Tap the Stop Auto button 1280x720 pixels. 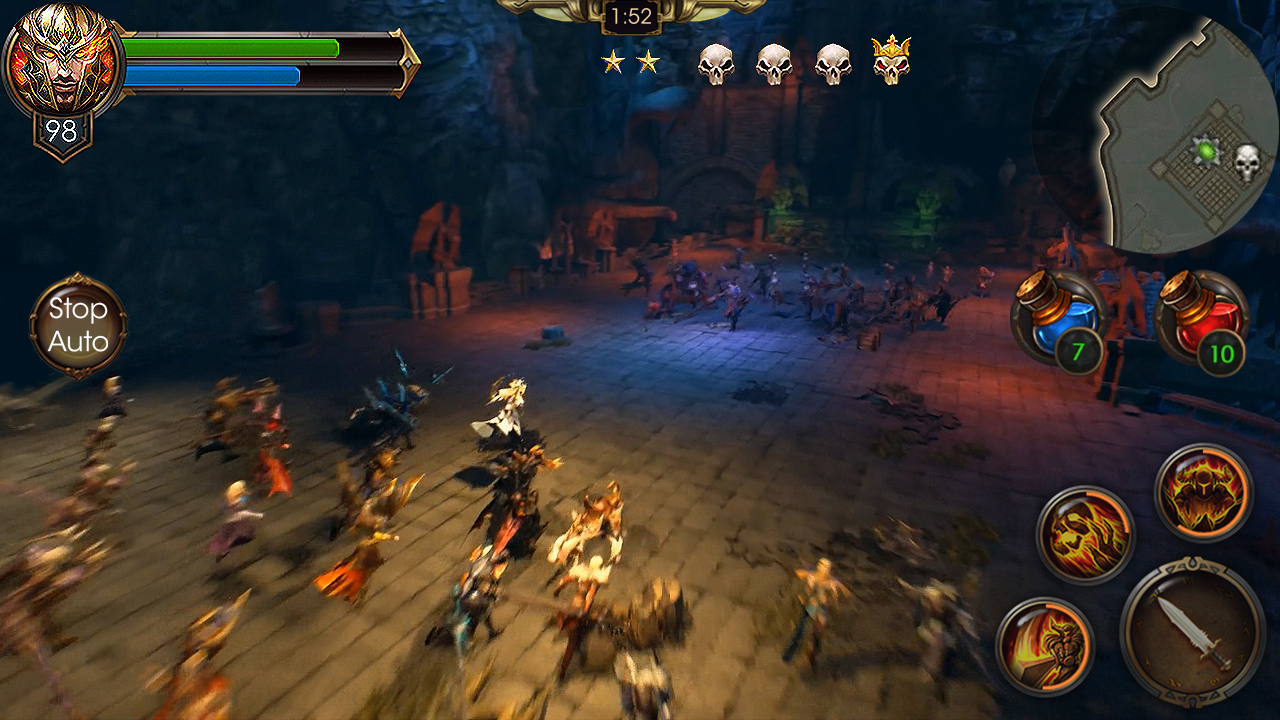(x=78, y=326)
